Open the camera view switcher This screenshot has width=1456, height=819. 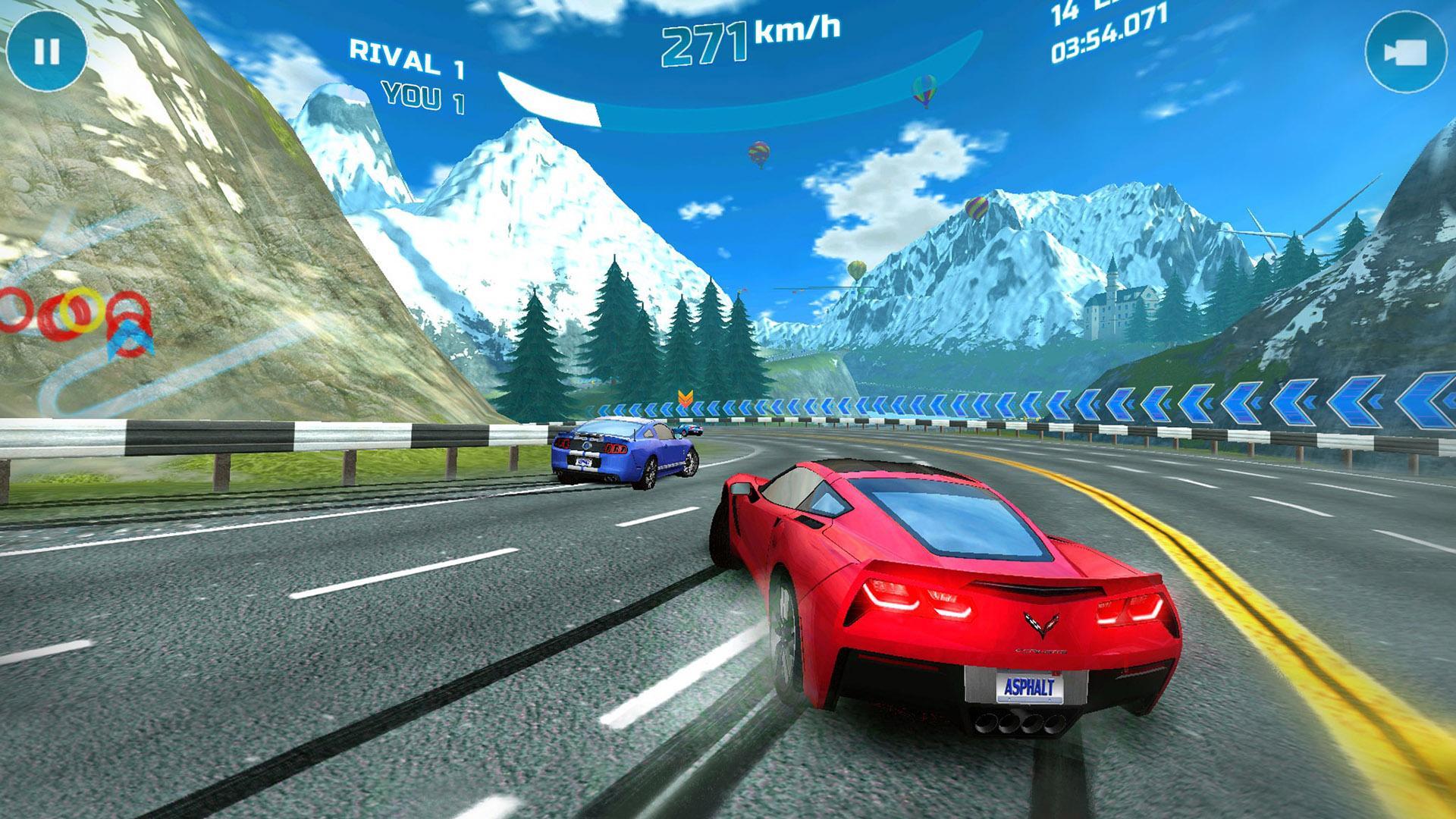pos(1407,52)
